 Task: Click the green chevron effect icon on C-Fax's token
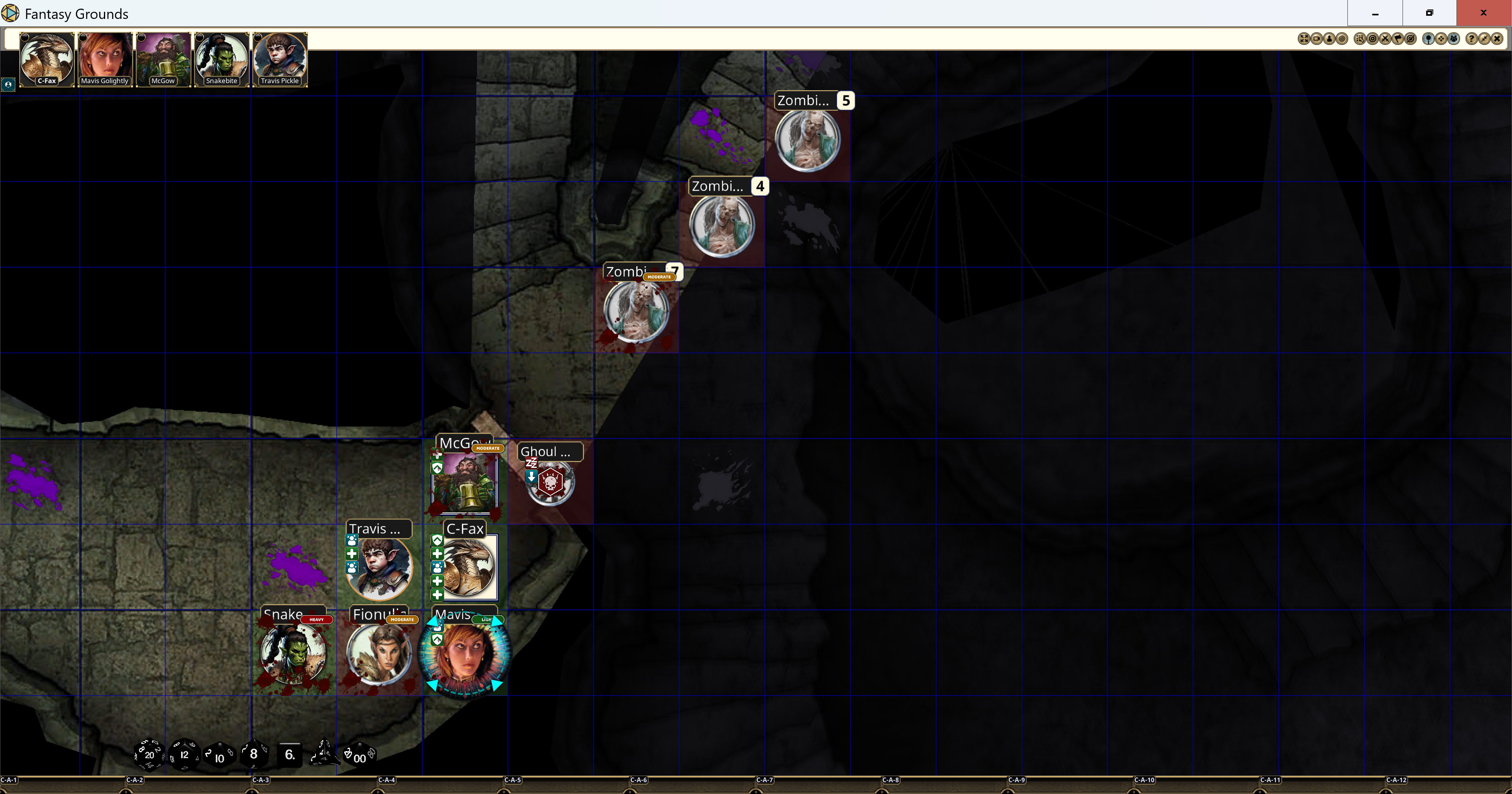pyautogui.click(x=438, y=540)
